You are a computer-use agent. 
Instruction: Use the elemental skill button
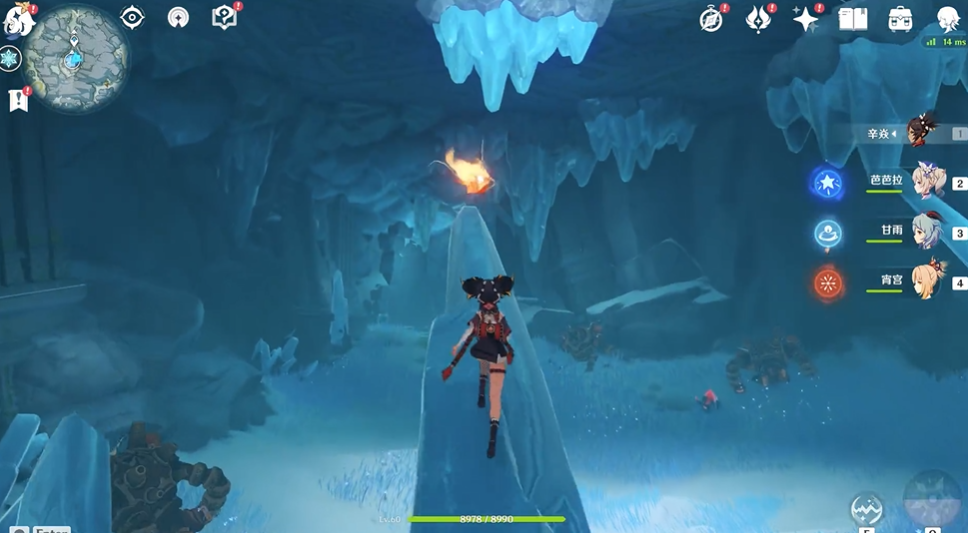click(x=866, y=510)
